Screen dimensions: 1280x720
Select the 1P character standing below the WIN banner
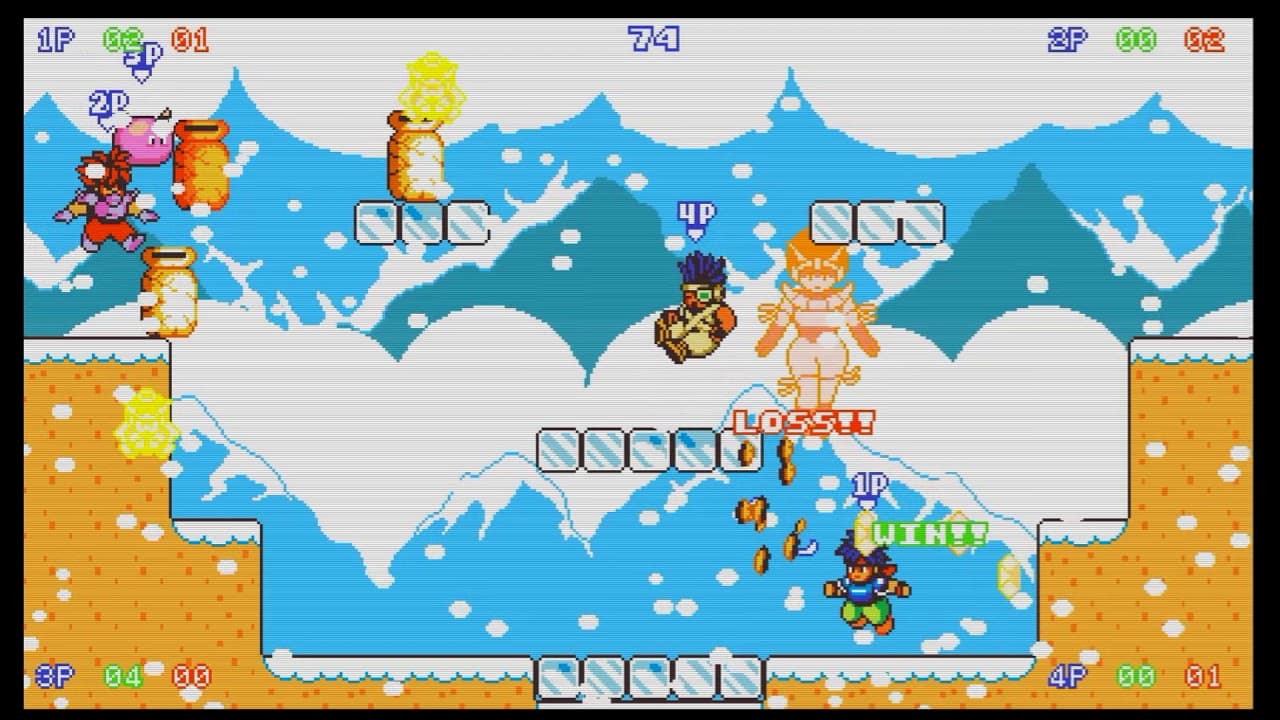[x=865, y=590]
